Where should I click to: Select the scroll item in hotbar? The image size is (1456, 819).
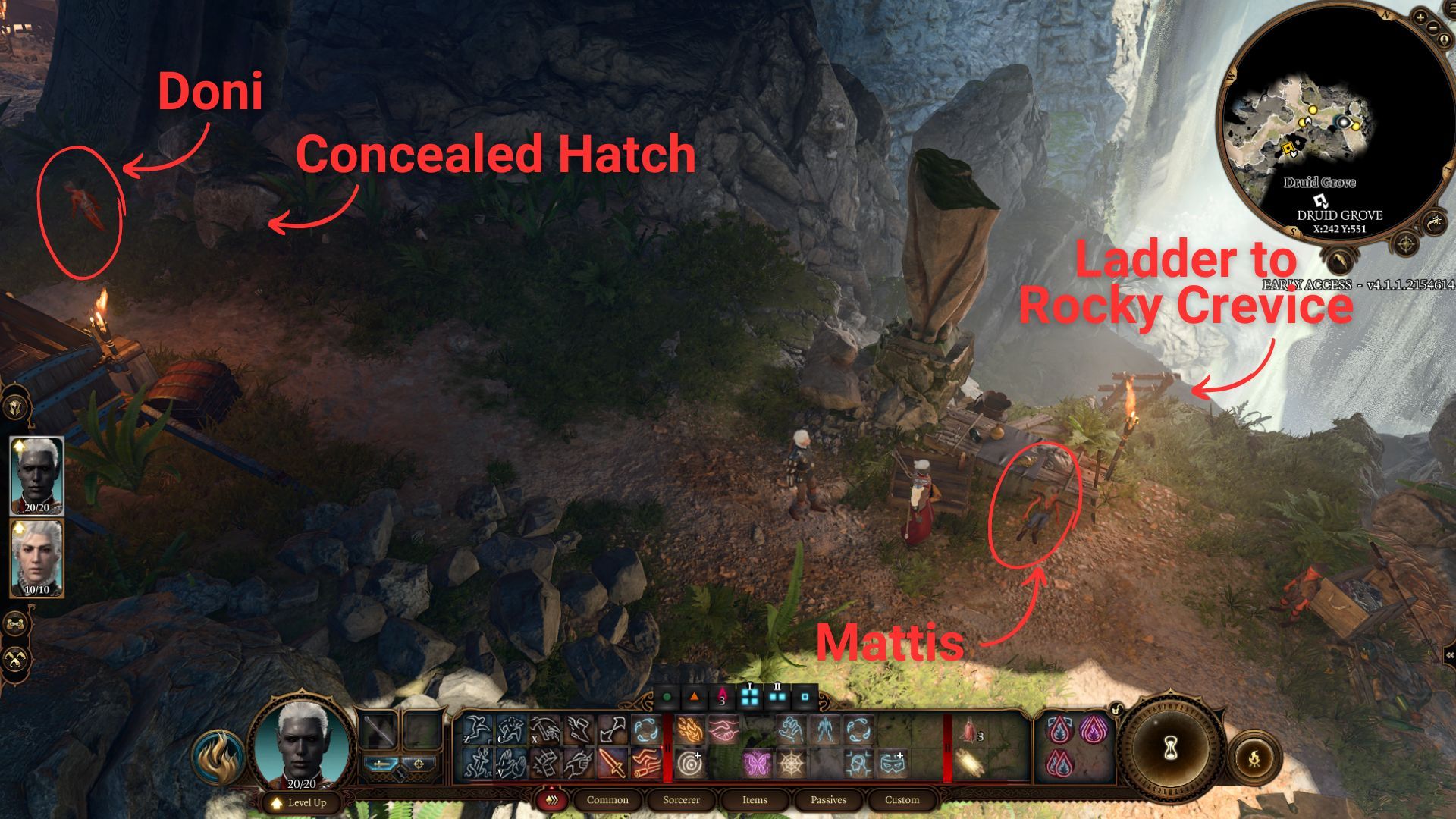tap(970, 764)
